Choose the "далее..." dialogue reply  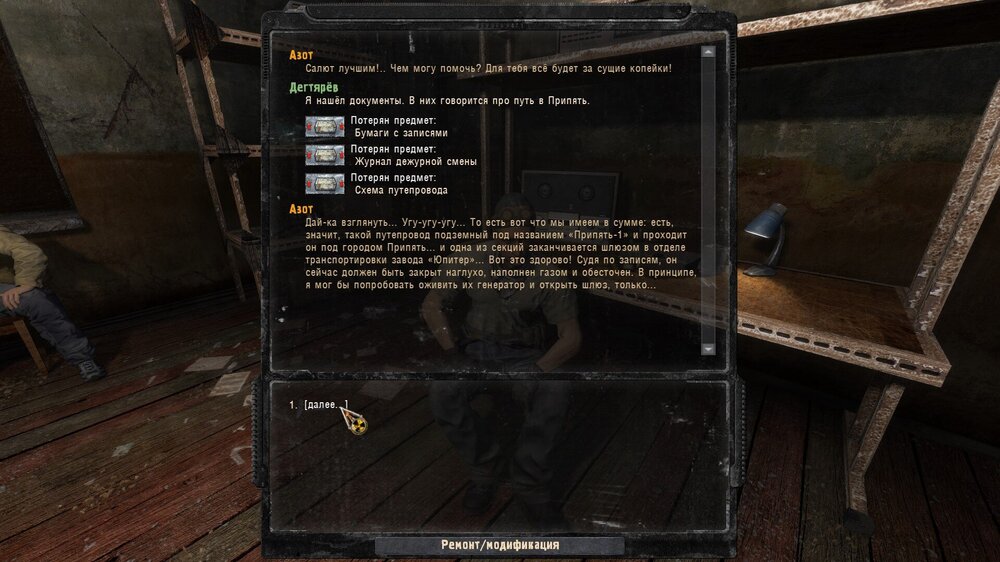tap(326, 405)
